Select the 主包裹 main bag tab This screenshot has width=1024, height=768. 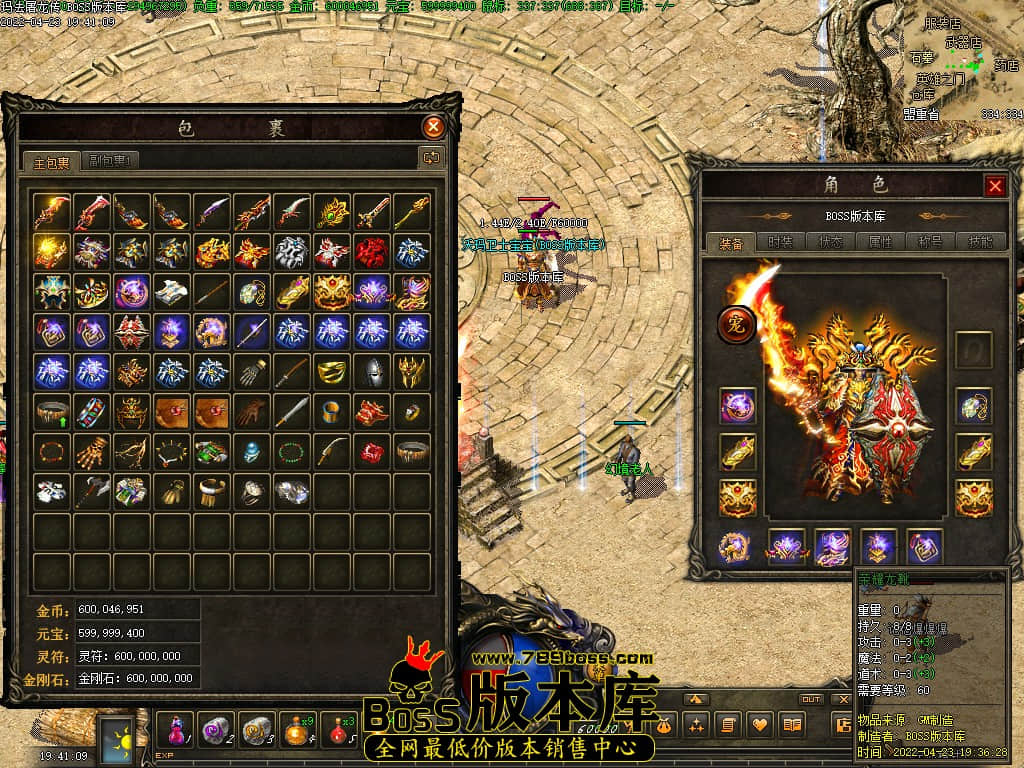(51, 160)
